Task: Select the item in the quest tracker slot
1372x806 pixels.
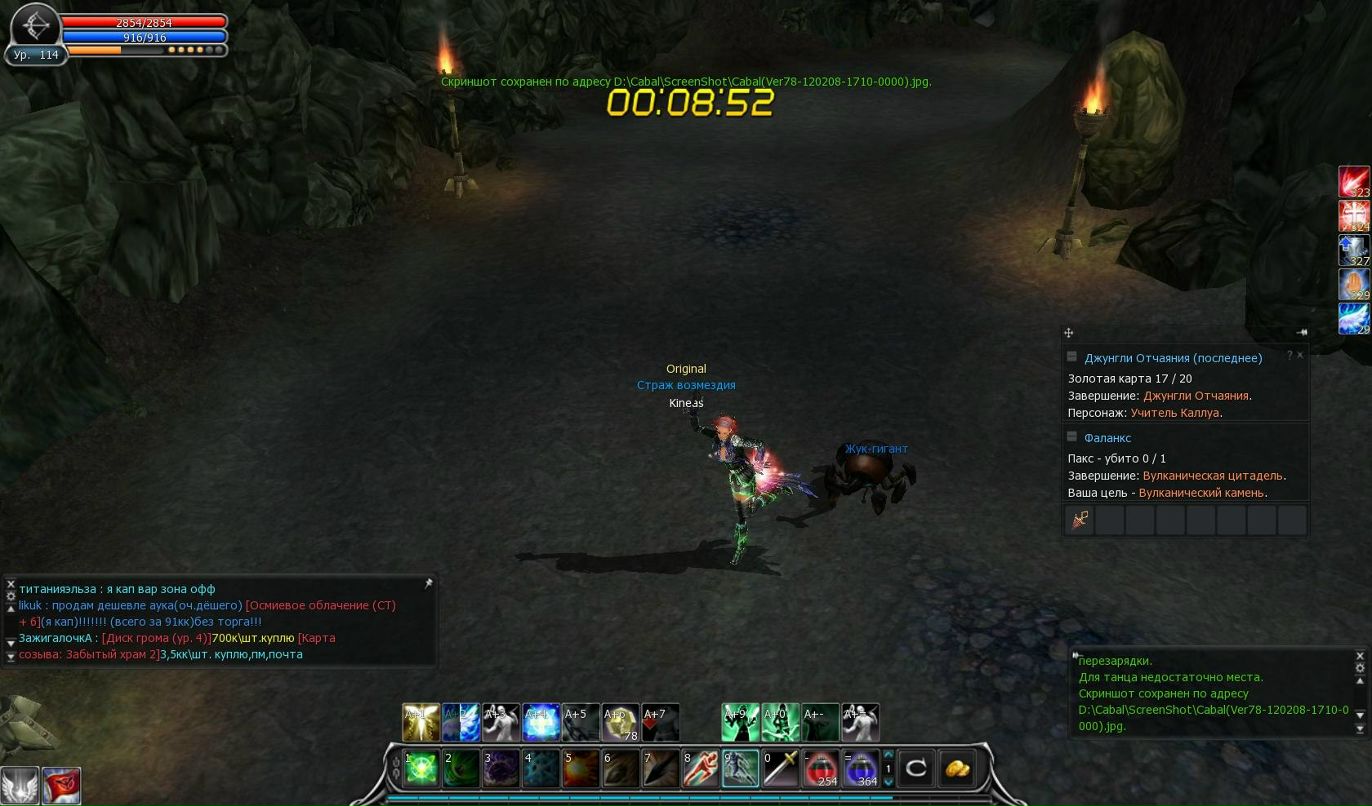Action: (1079, 520)
